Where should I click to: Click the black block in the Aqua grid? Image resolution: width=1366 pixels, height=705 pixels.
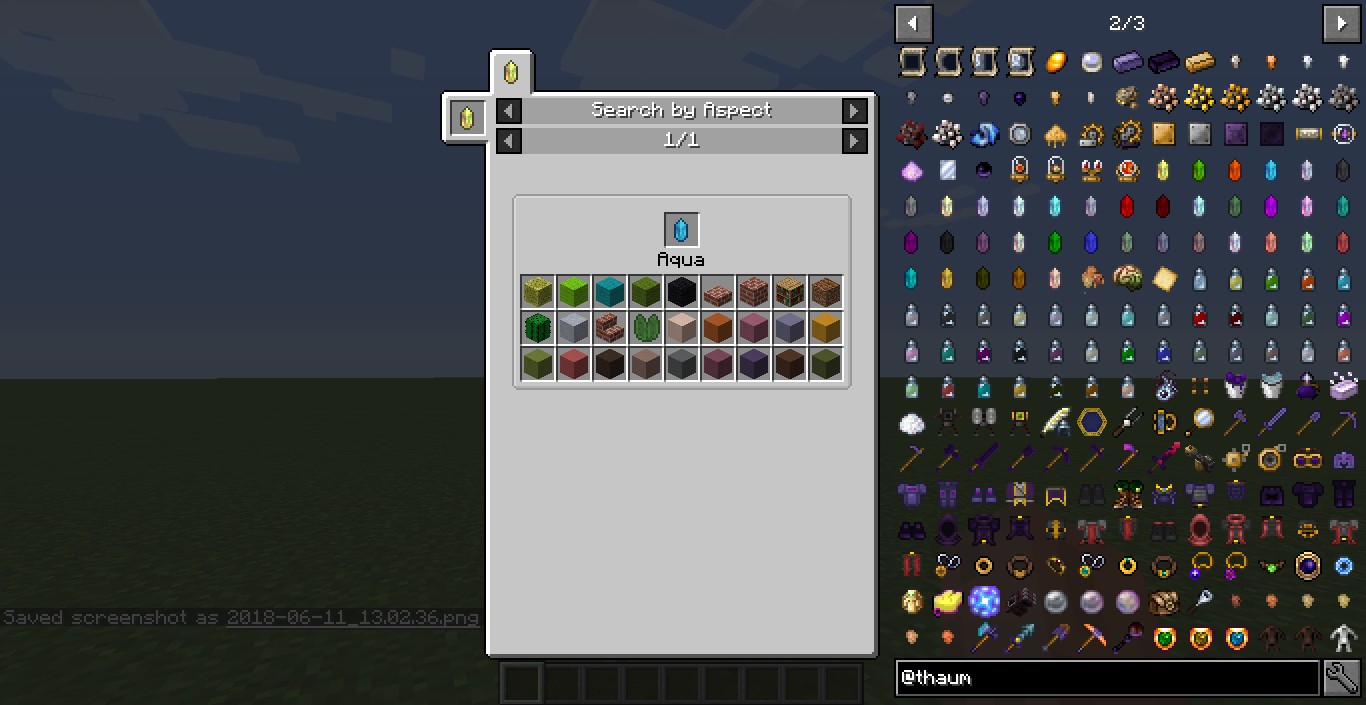point(682,292)
